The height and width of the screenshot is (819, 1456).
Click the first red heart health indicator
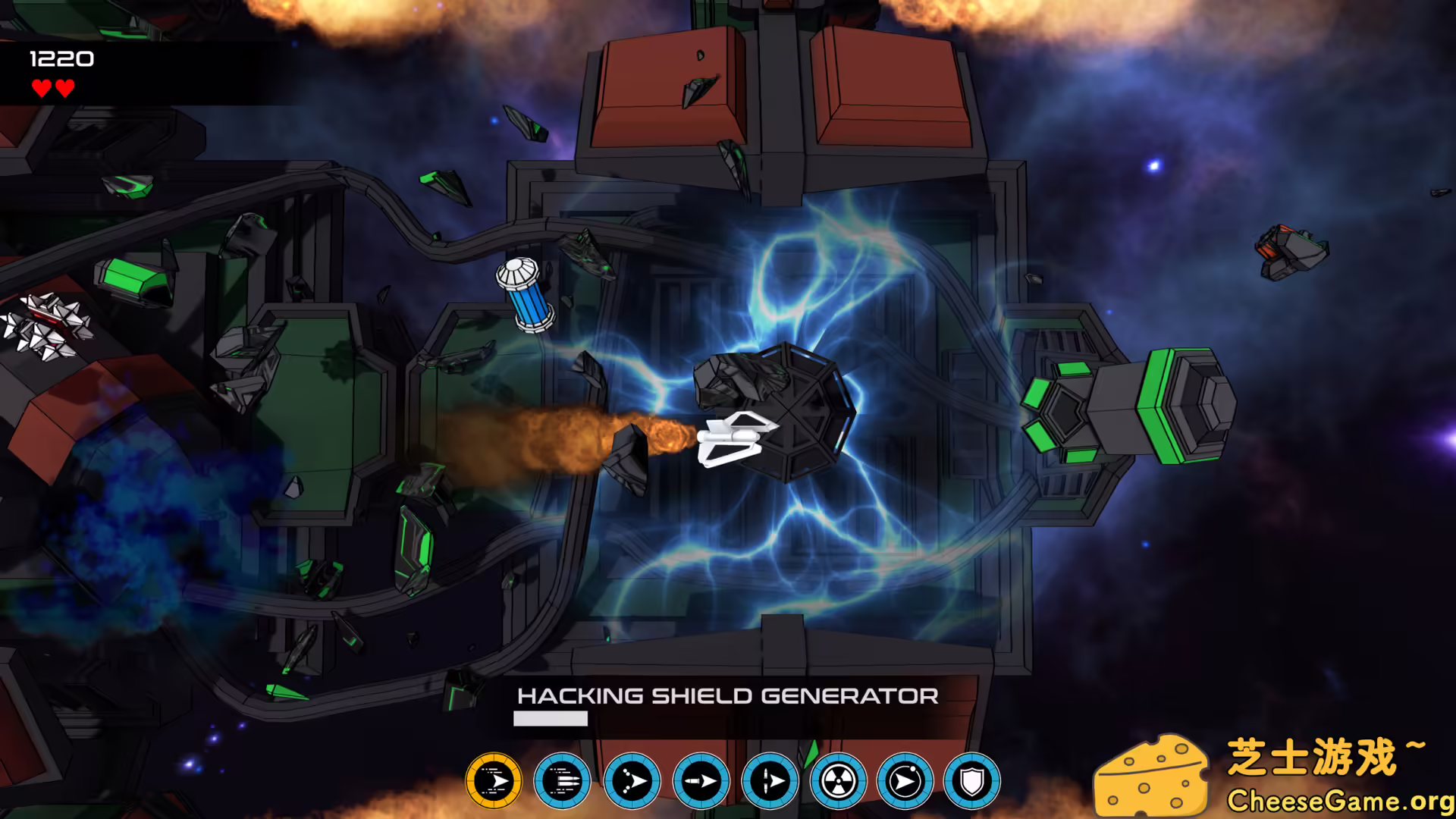point(39,89)
